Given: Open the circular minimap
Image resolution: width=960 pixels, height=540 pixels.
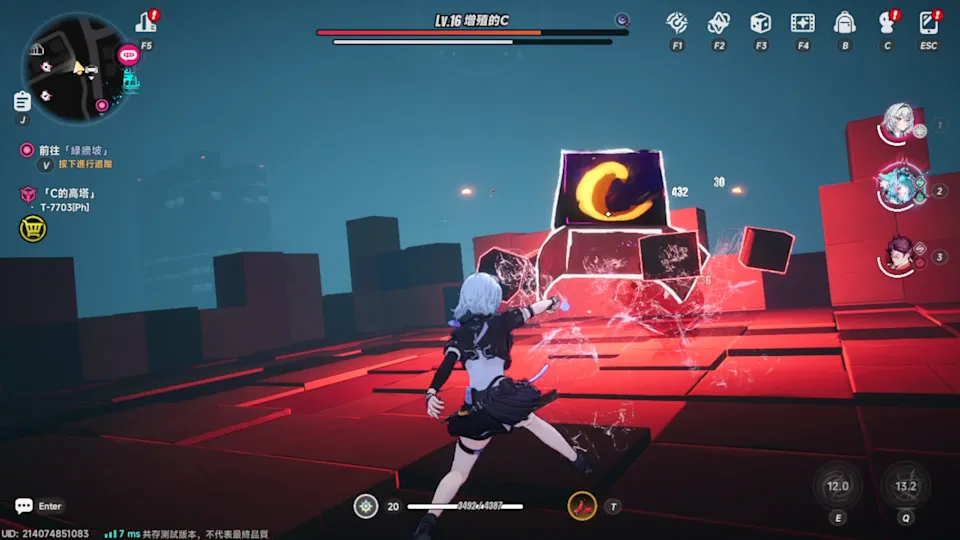Looking at the screenshot, I should click(x=75, y=69).
